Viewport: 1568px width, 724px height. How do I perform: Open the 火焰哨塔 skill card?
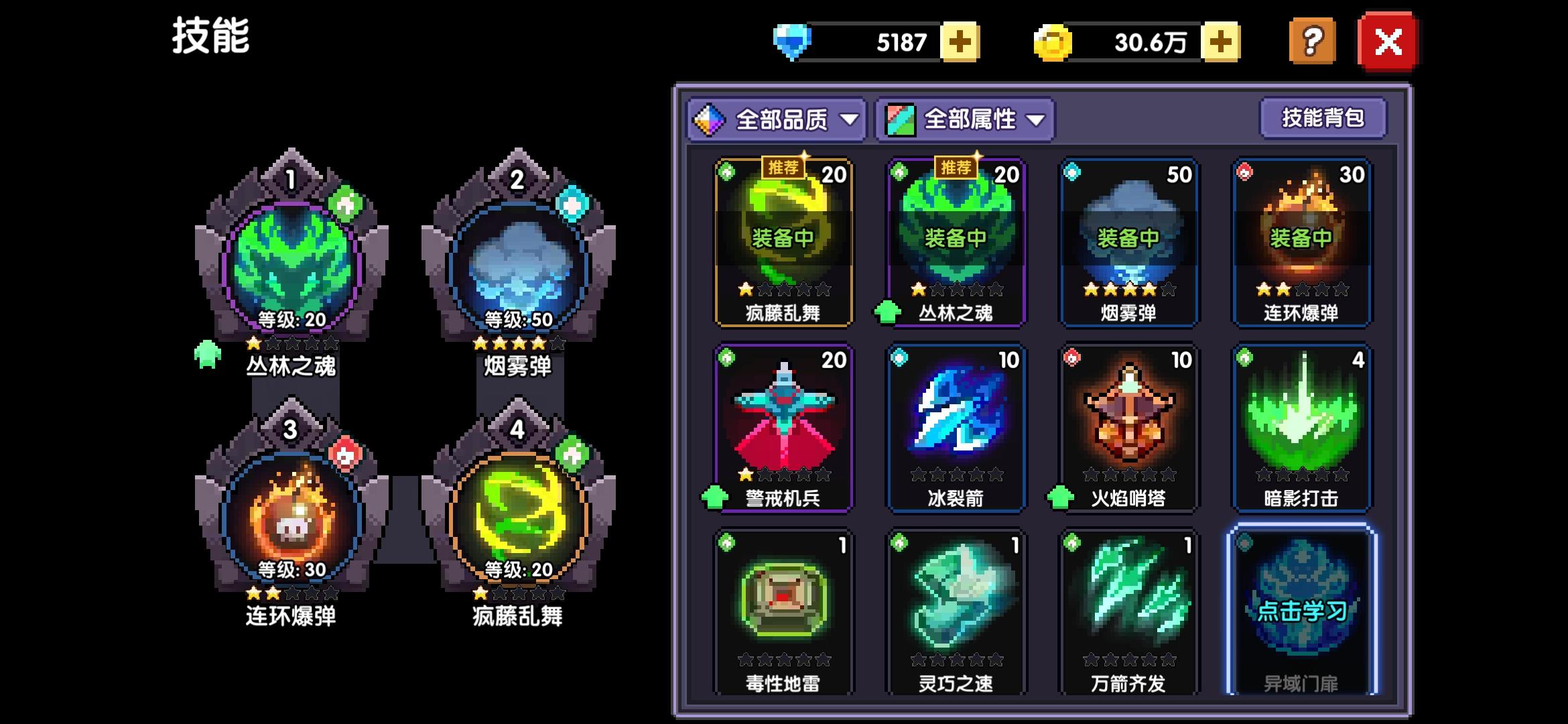click(1129, 429)
